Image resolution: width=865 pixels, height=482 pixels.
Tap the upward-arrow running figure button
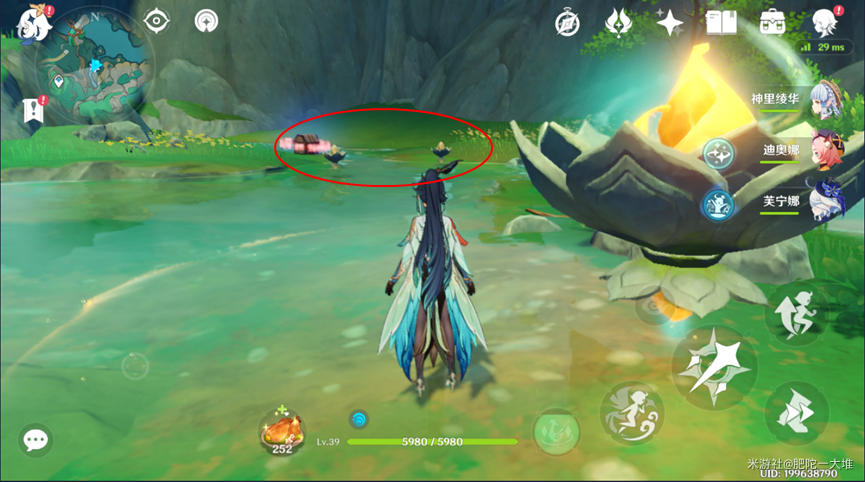[x=797, y=312]
